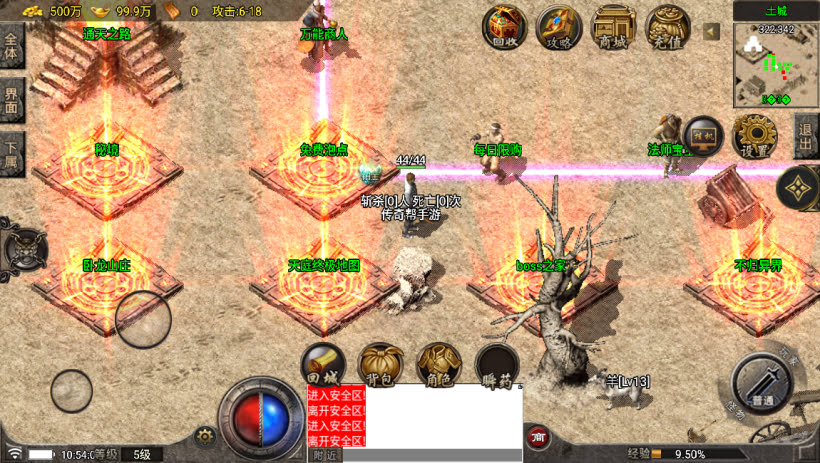Open the 背包 backpack

pyautogui.click(x=381, y=365)
